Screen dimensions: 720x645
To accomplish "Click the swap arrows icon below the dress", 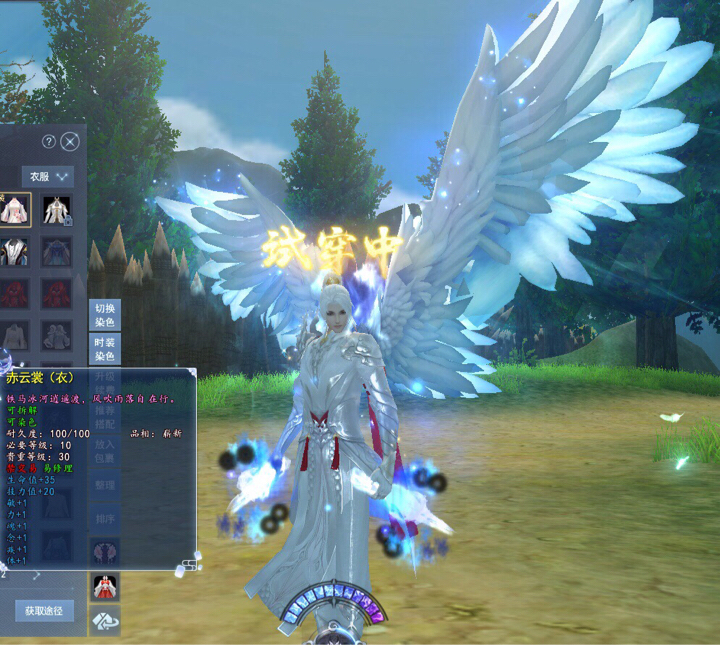I will click(105, 621).
